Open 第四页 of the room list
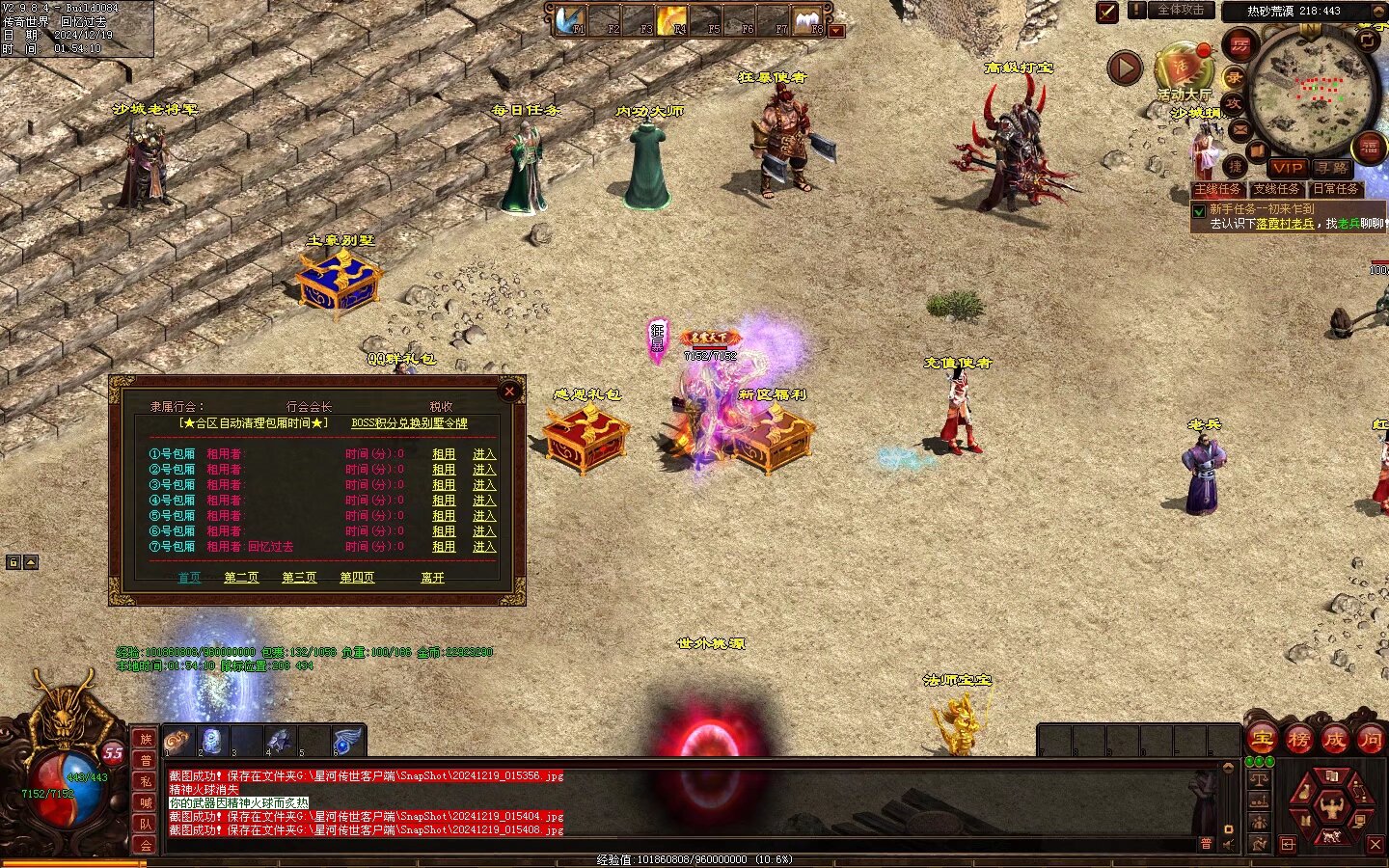Viewport: 1389px width, 868px height. tap(357, 578)
